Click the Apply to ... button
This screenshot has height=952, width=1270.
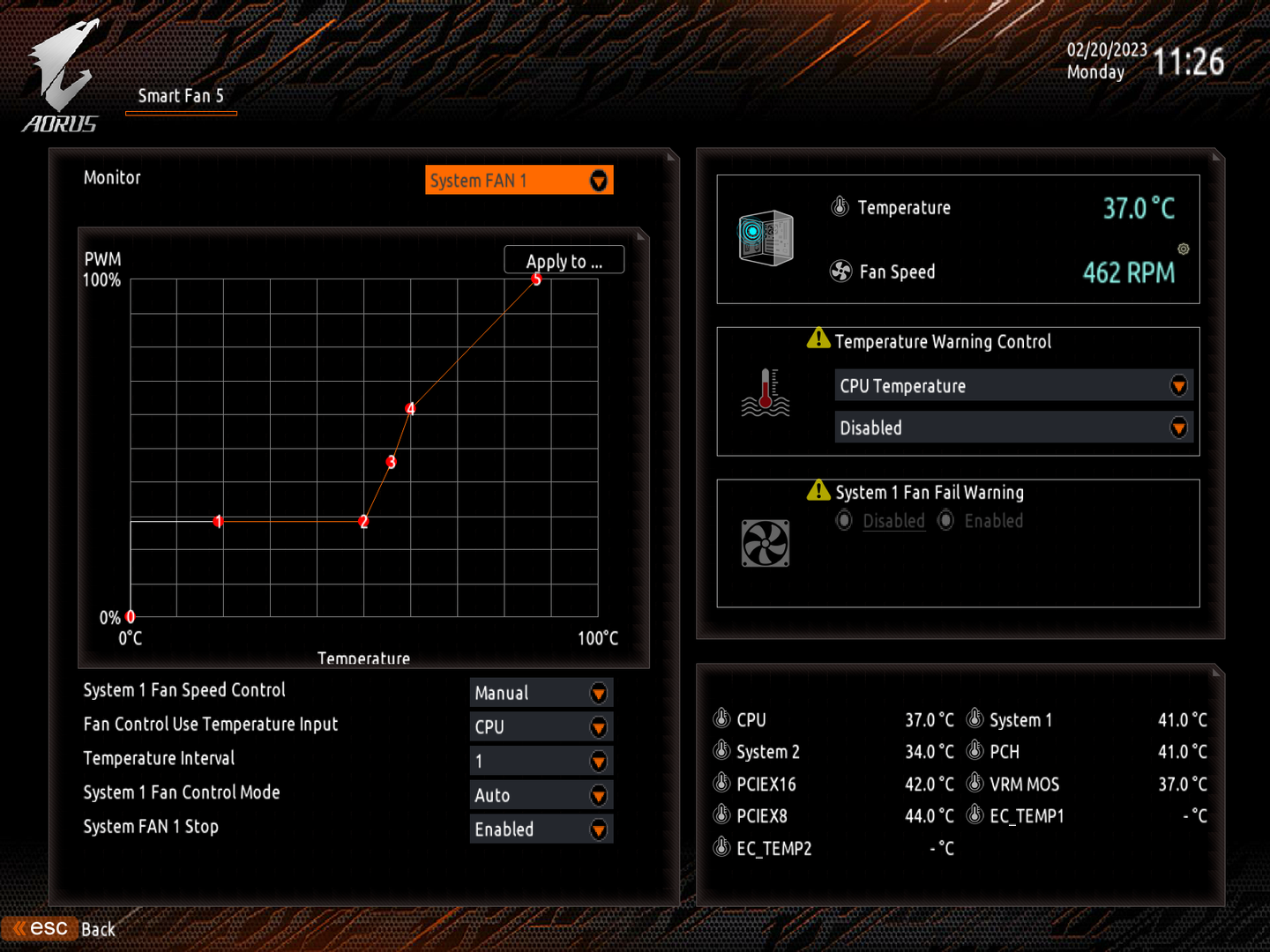pos(564,261)
